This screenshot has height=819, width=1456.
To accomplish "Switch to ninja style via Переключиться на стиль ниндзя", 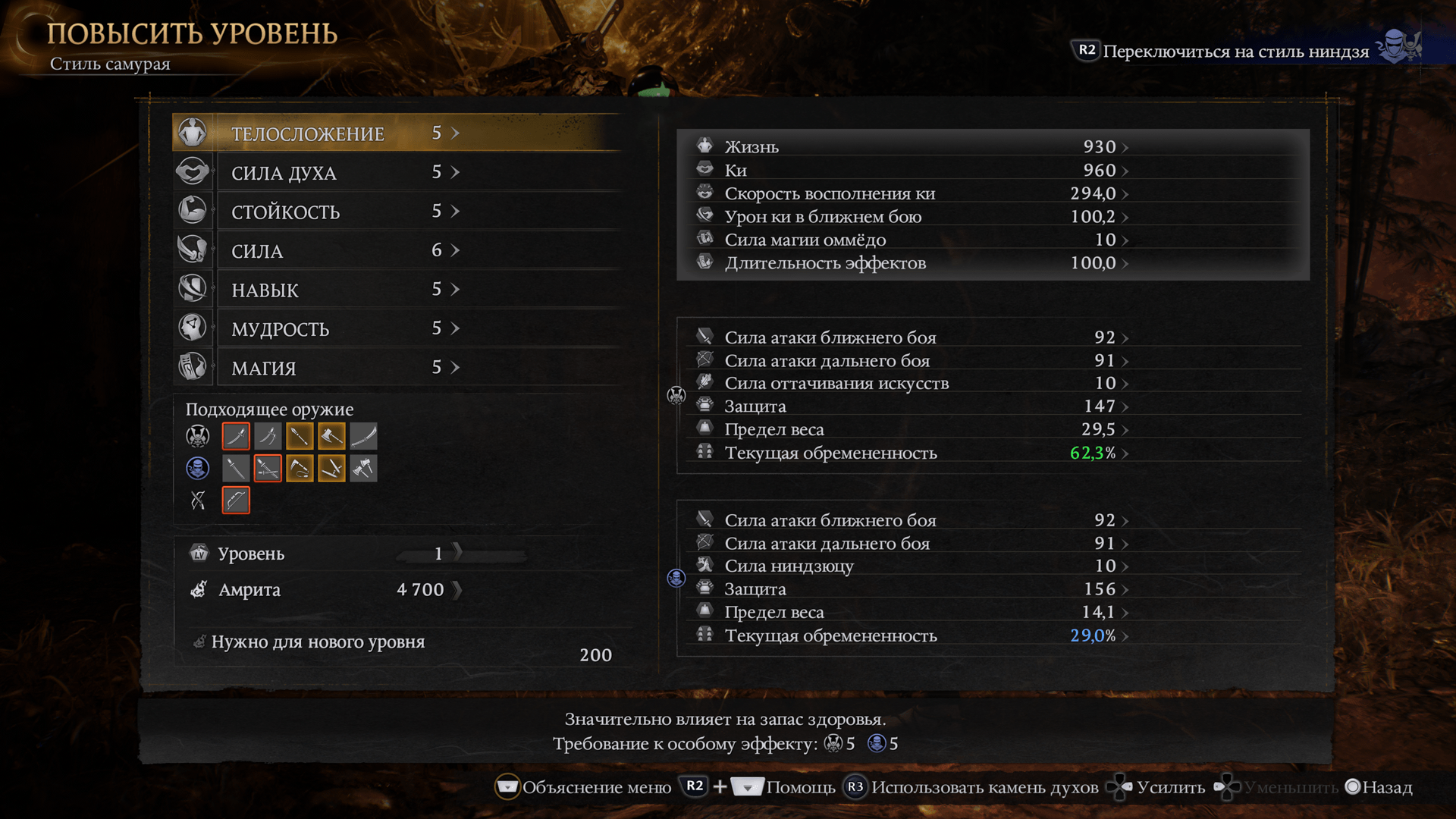I will pos(1235,51).
